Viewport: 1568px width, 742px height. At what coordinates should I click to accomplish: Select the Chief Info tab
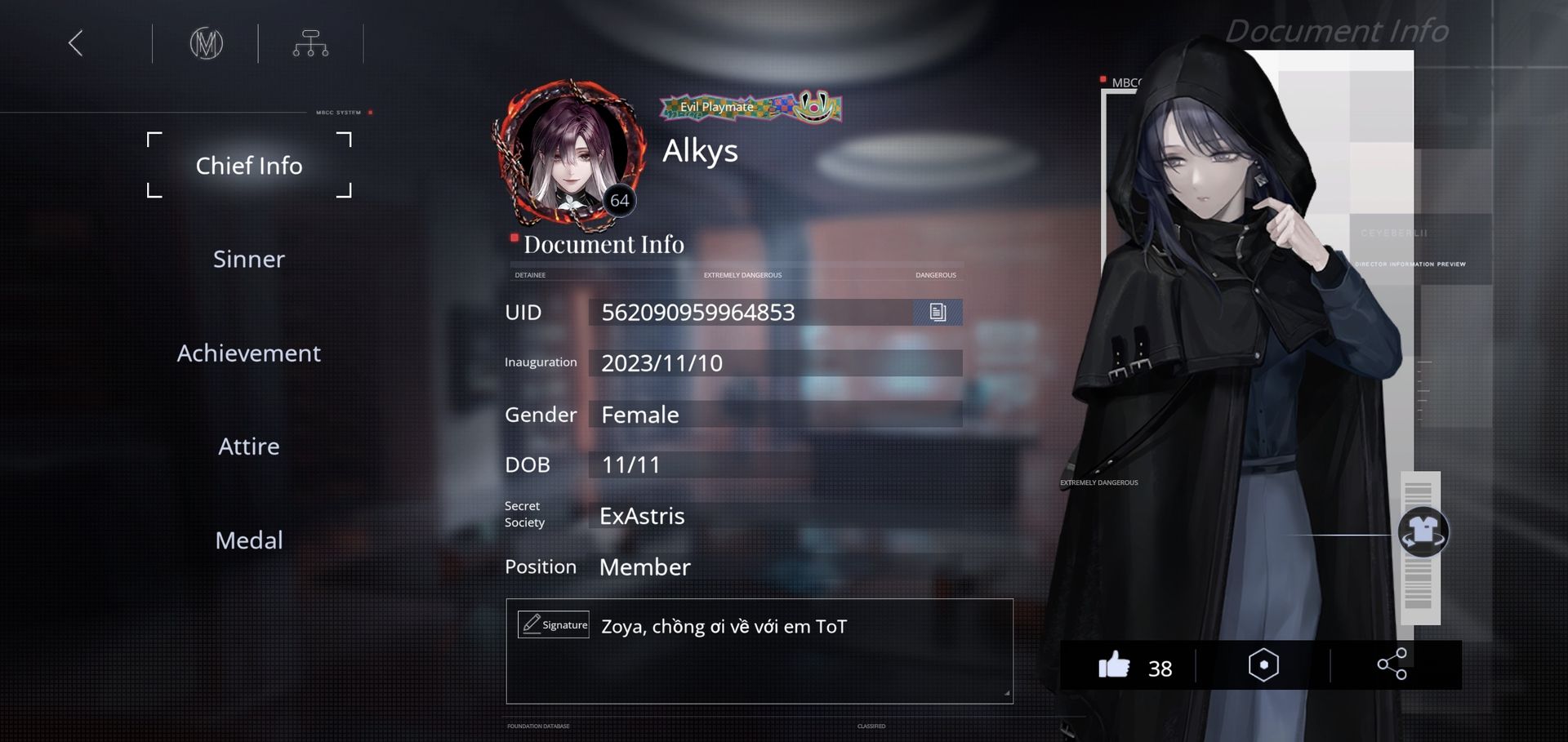pos(249,166)
